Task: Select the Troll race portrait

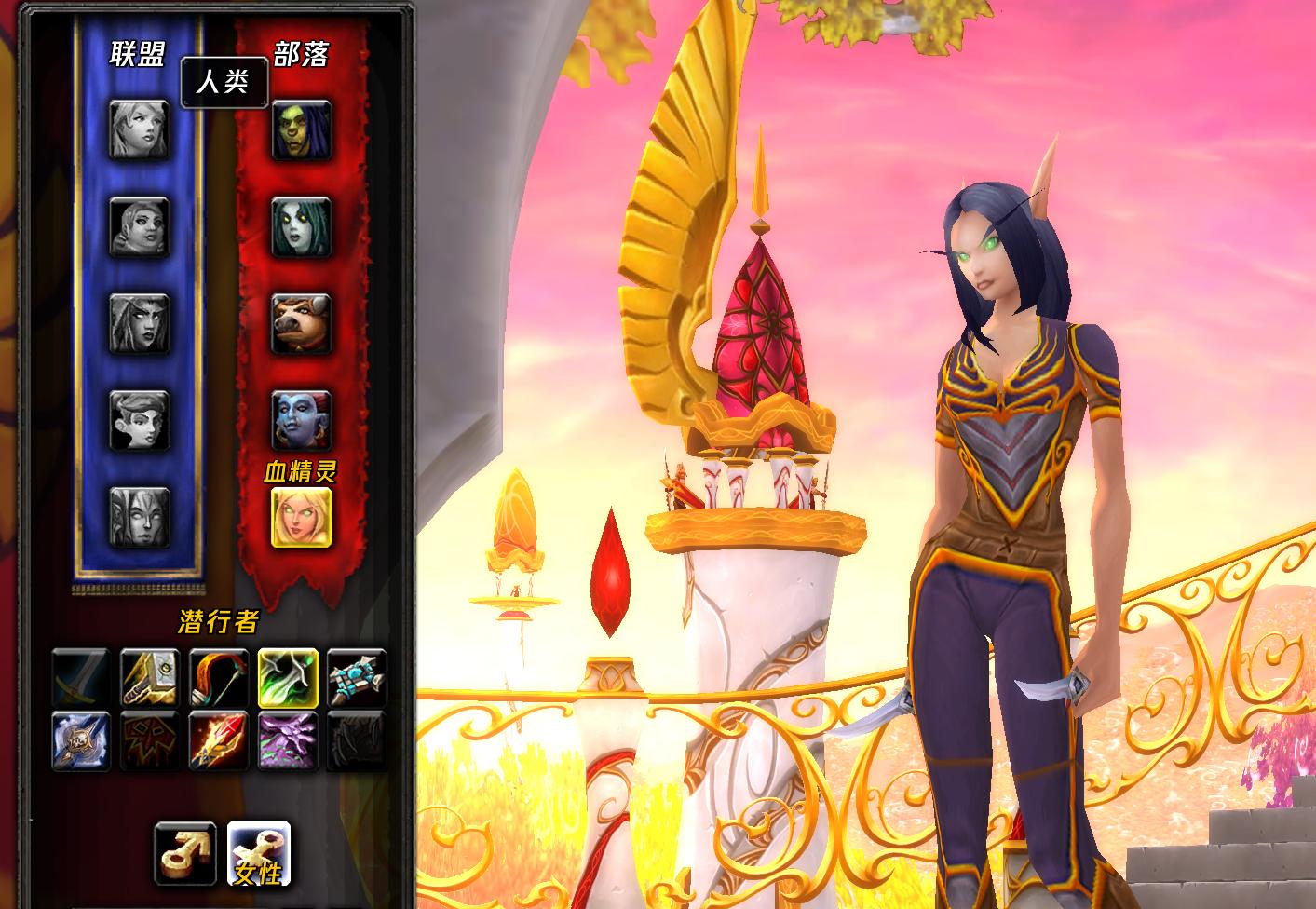Action: pyautogui.click(x=302, y=420)
